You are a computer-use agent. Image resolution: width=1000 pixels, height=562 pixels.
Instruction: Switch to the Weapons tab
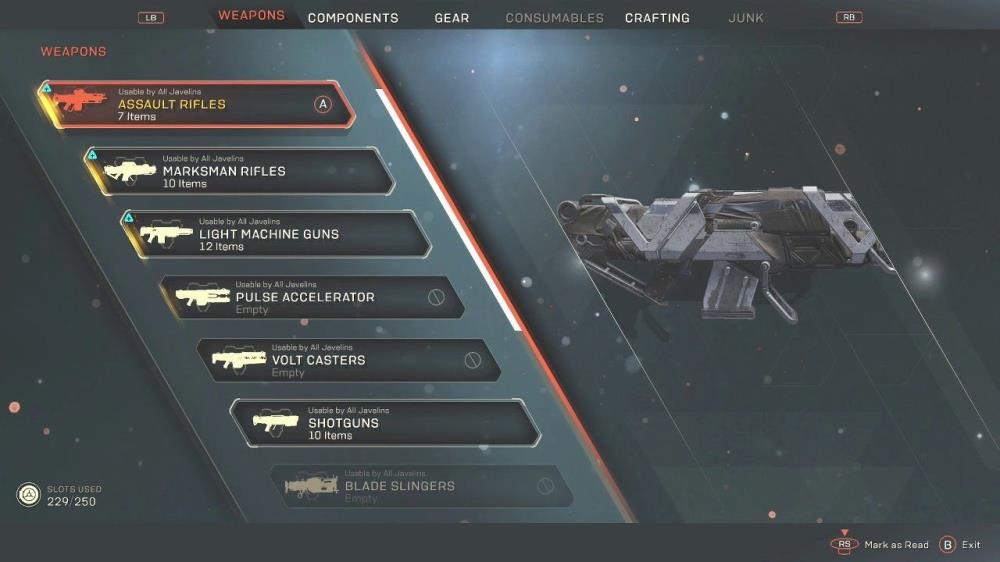pyautogui.click(x=251, y=16)
